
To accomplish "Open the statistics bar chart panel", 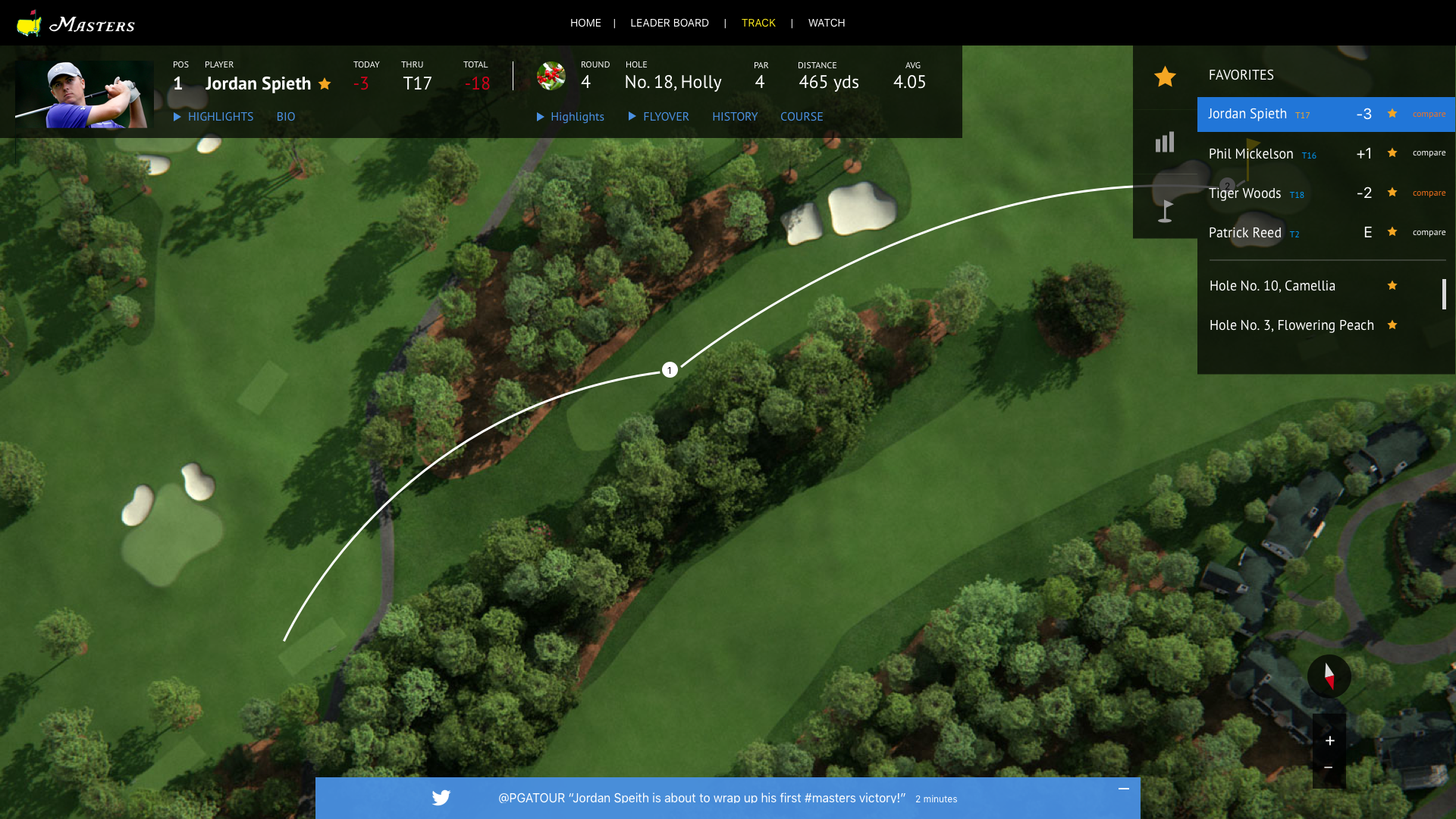I will pos(1165,142).
